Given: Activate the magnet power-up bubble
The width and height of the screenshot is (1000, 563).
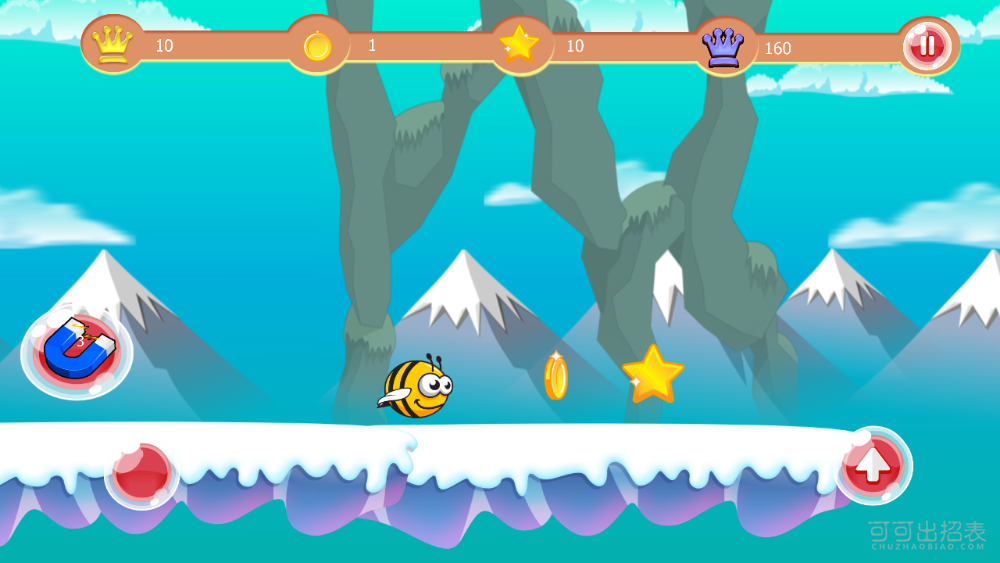Looking at the screenshot, I should [77, 348].
